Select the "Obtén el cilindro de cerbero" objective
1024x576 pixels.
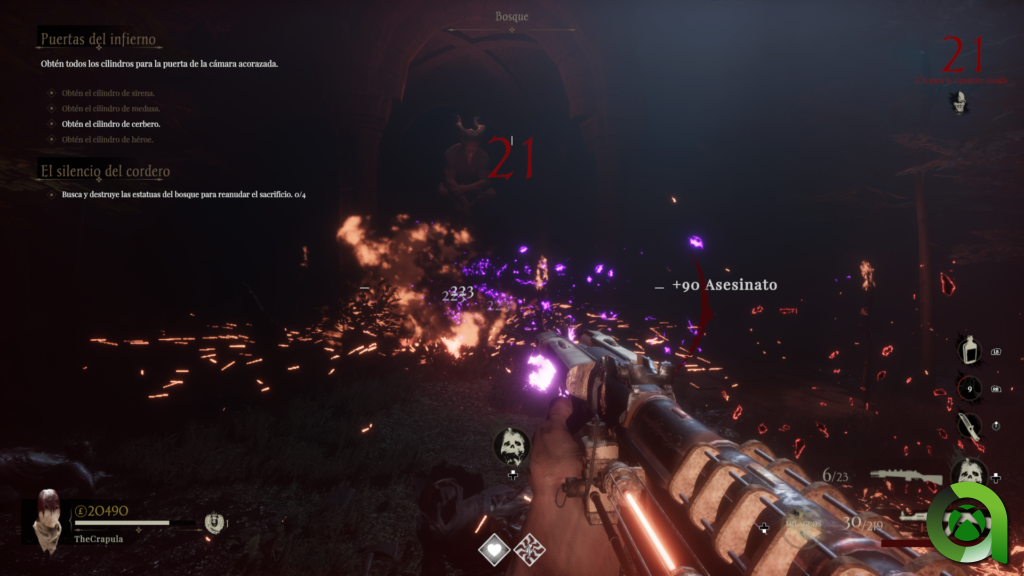(x=110, y=124)
